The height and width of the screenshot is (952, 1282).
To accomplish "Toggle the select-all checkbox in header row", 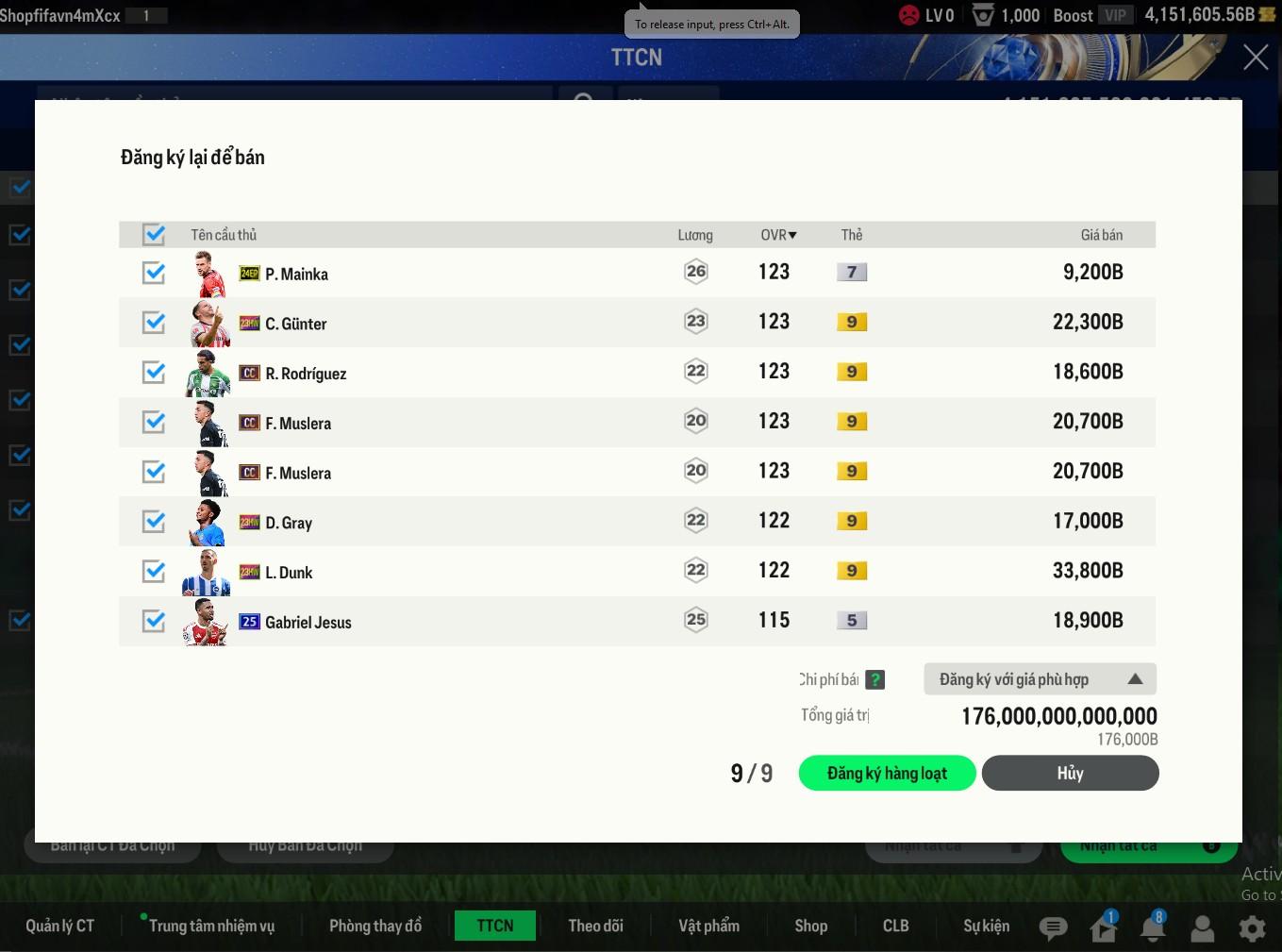I will coord(154,234).
